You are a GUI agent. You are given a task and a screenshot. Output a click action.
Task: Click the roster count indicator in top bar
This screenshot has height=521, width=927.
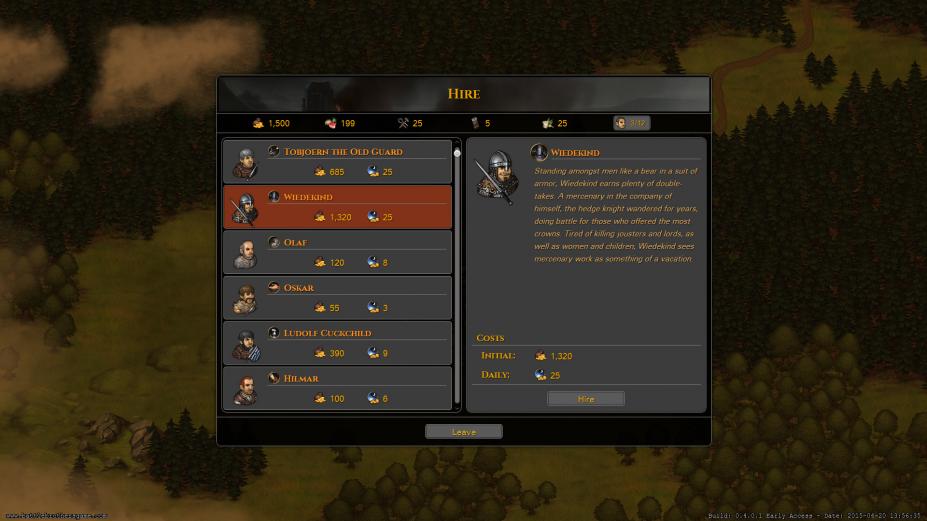(x=631, y=123)
